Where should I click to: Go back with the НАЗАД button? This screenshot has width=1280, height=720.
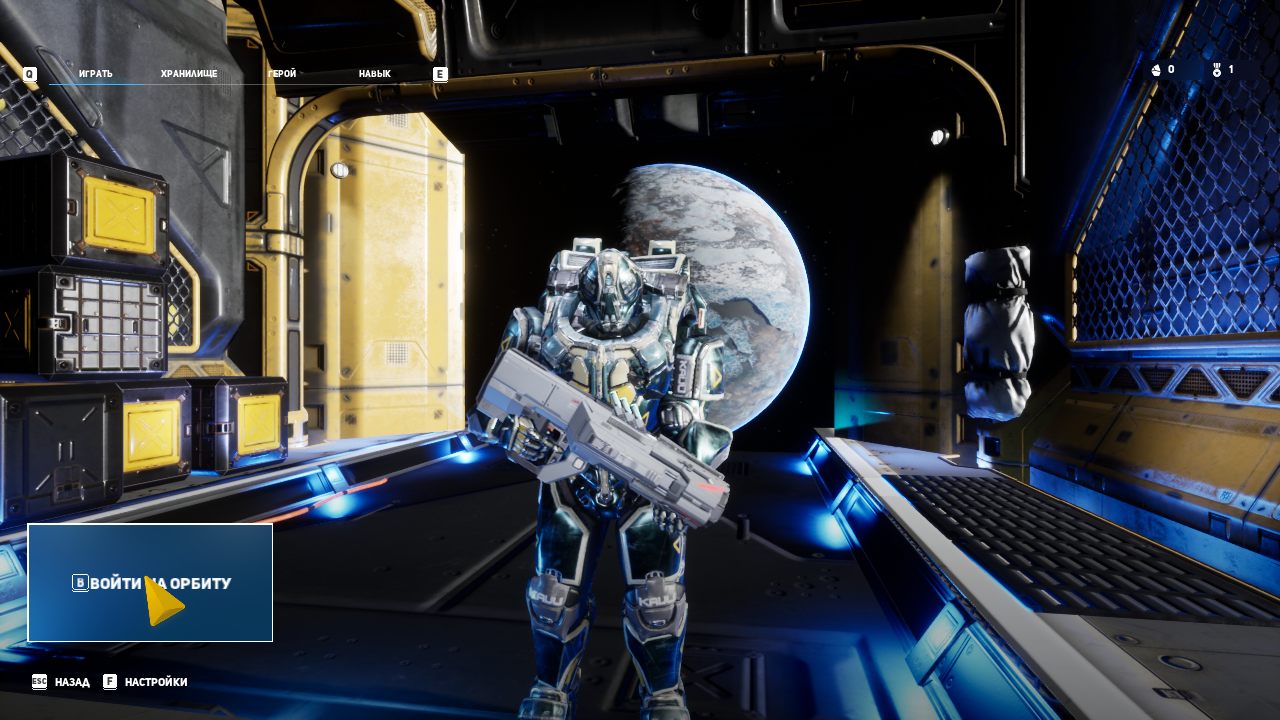[71, 682]
